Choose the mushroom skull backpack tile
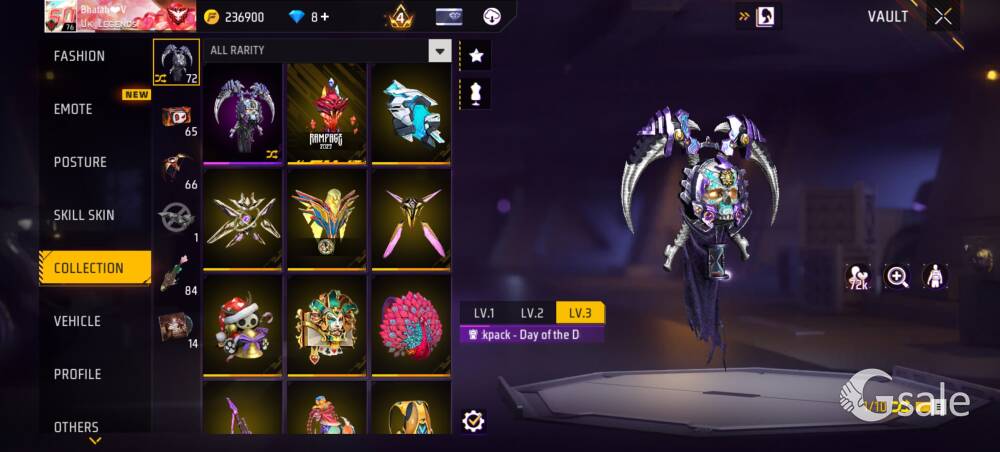 (243, 325)
